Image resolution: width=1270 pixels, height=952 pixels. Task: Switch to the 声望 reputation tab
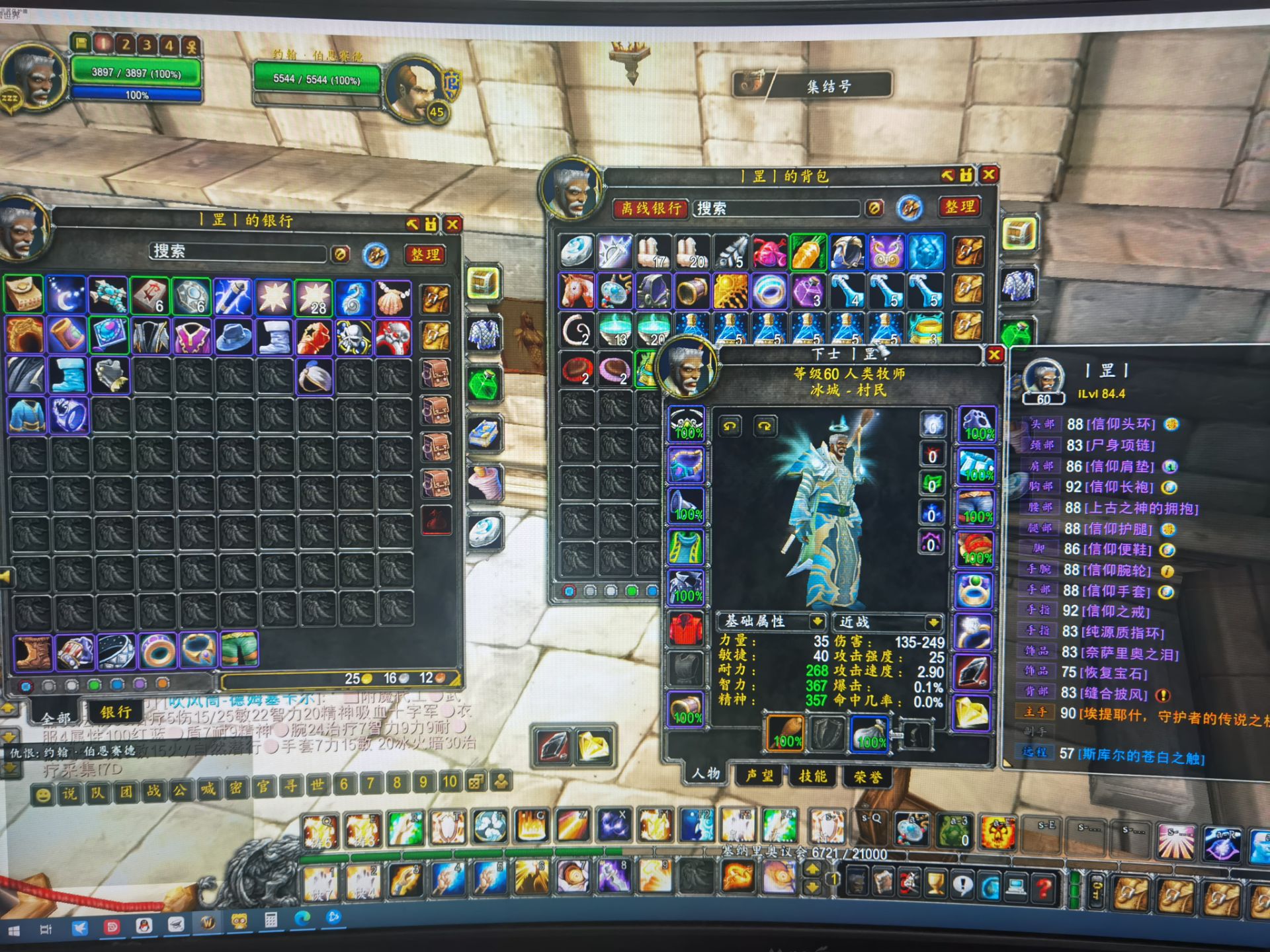click(x=760, y=775)
